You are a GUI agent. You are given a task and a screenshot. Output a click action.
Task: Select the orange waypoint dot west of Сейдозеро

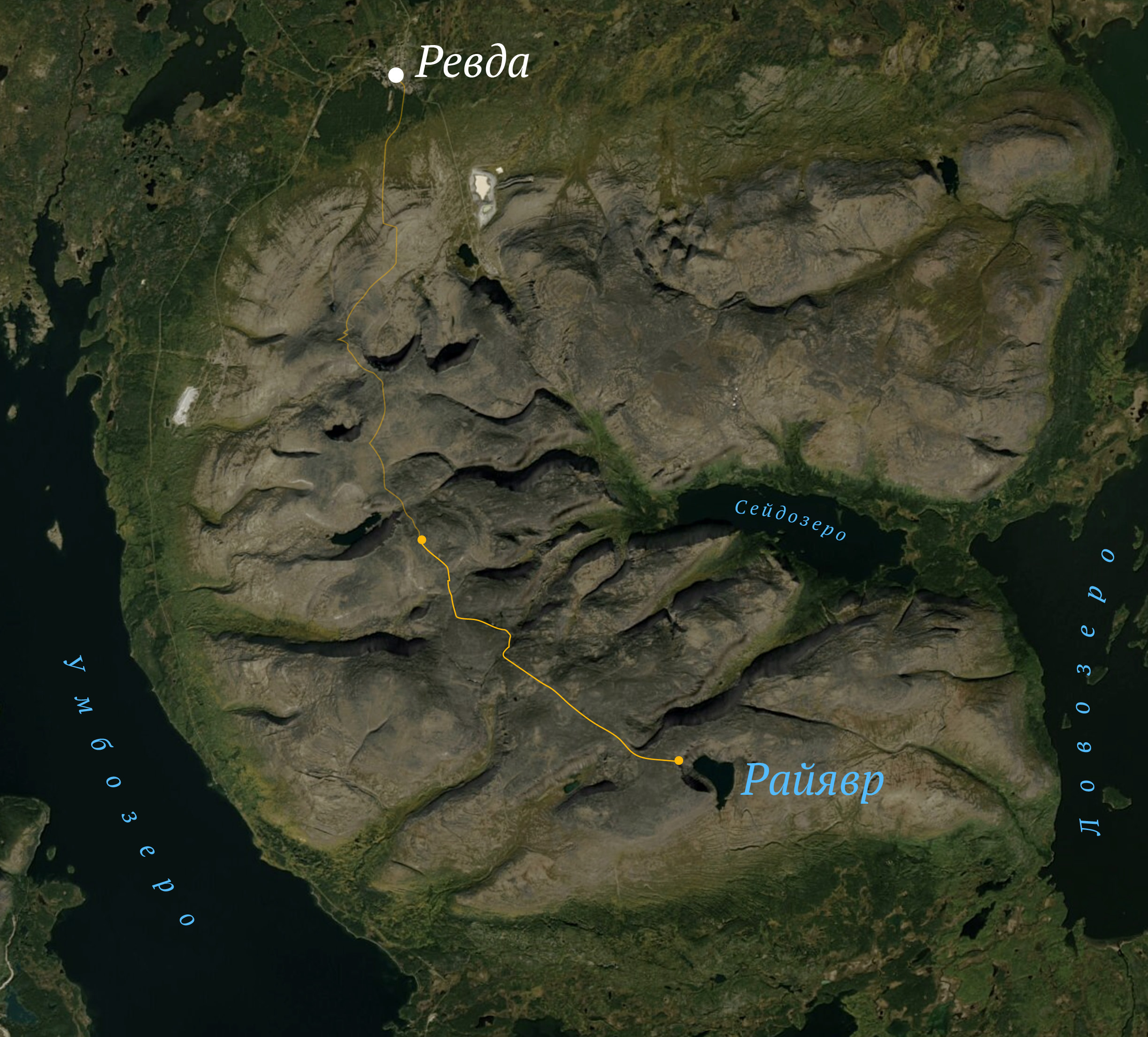(421, 539)
